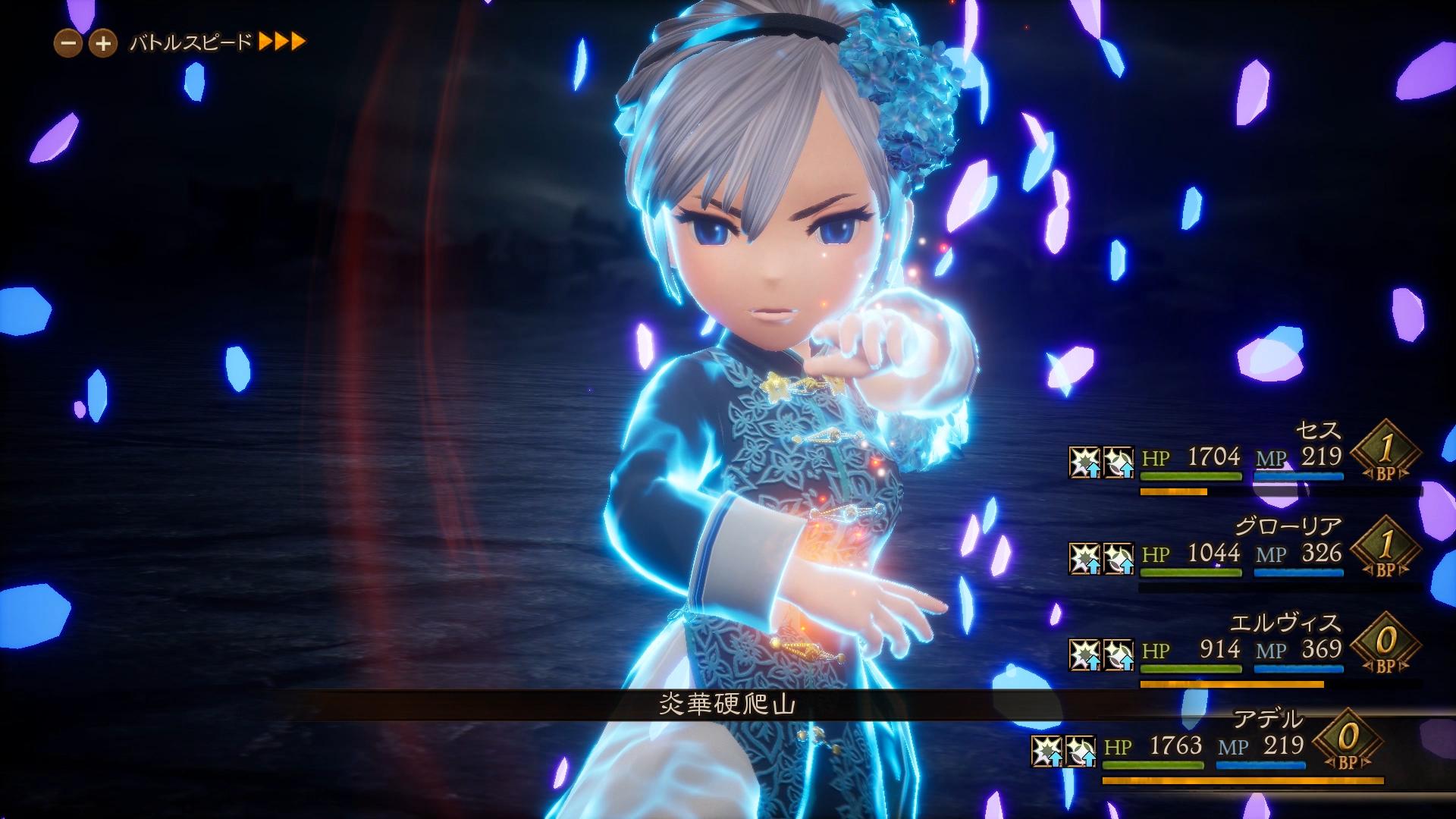
Task: Decrease battle speed with the minus button
Action: click(x=68, y=43)
